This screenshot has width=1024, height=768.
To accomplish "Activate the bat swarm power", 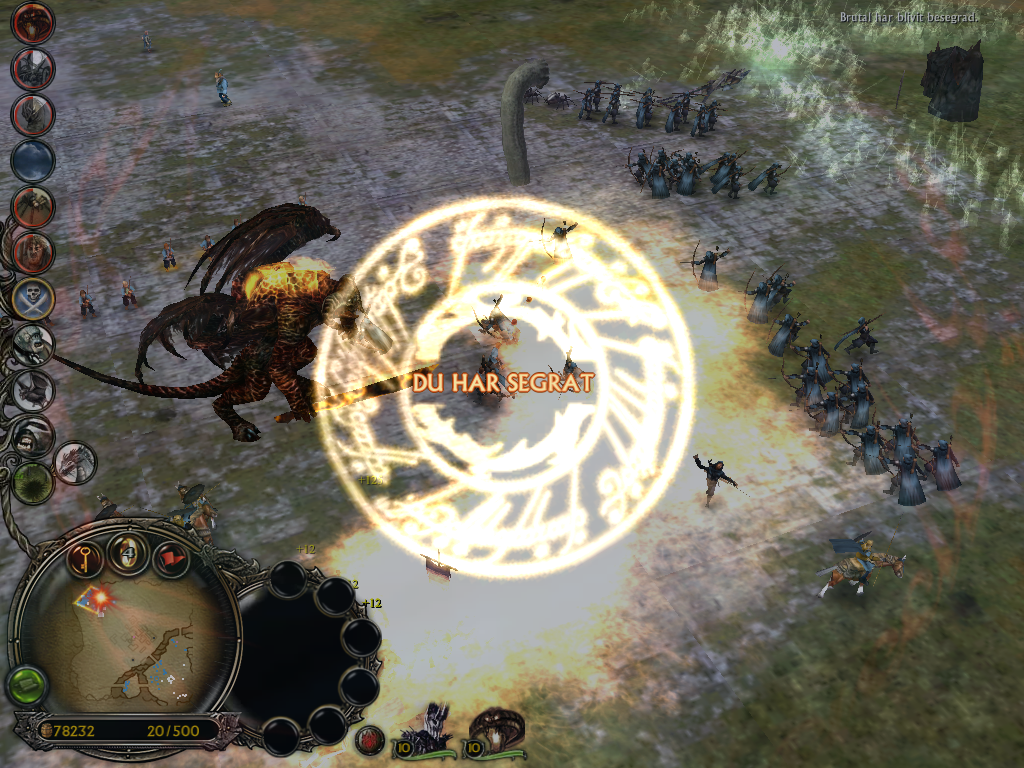I will pyautogui.click(x=33, y=390).
